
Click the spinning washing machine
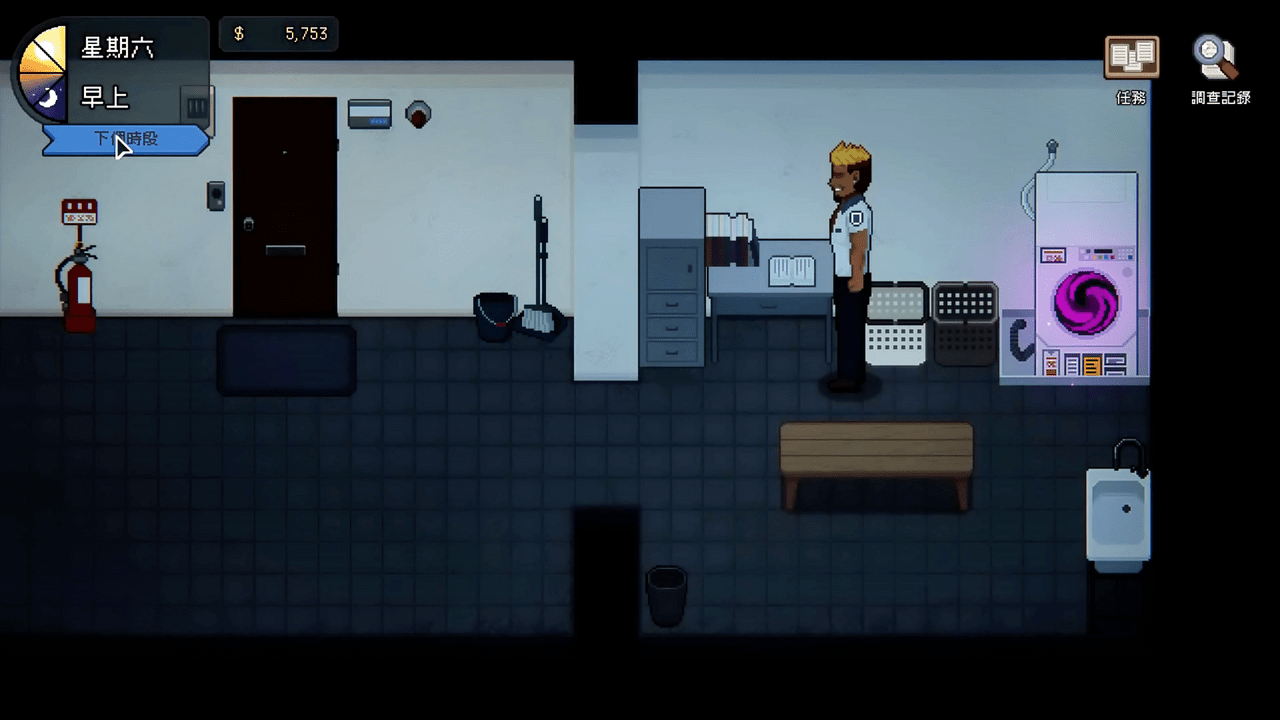1085,300
